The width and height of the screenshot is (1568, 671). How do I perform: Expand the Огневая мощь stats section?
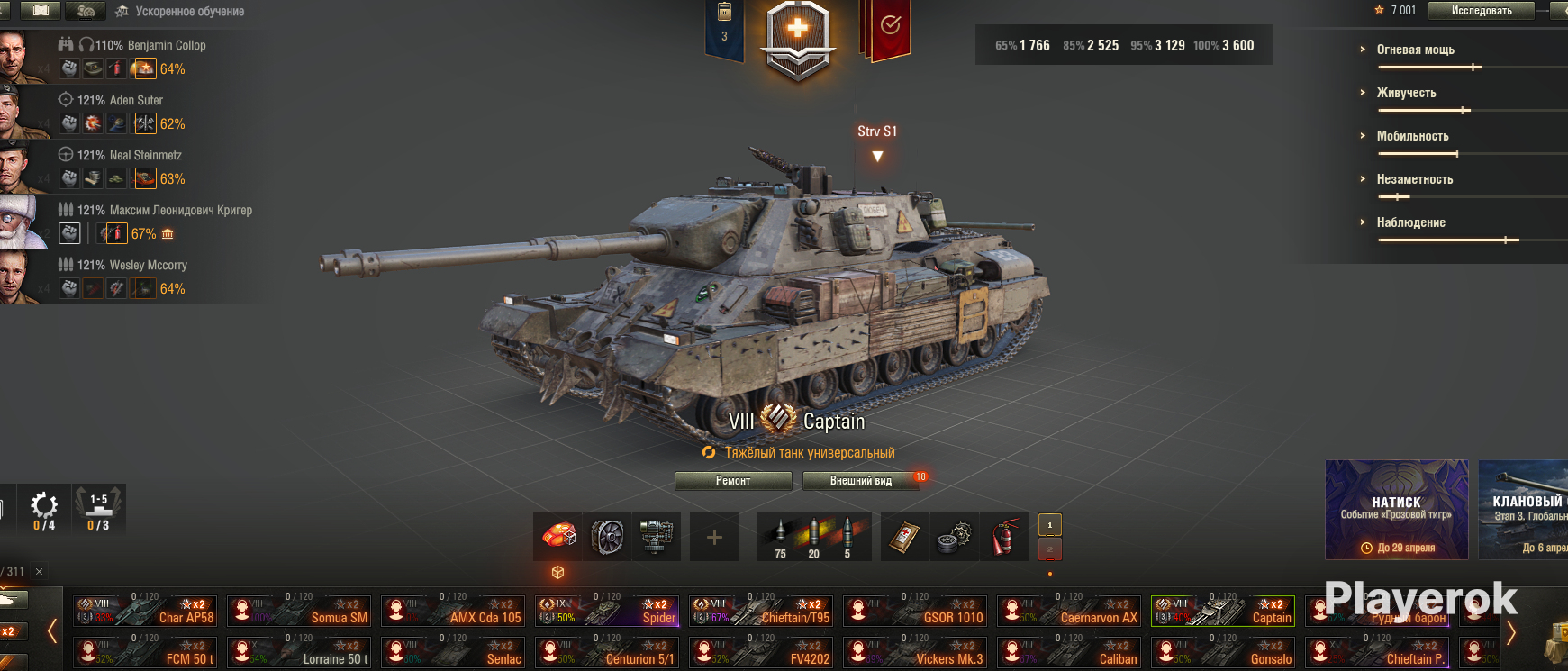point(1415,50)
